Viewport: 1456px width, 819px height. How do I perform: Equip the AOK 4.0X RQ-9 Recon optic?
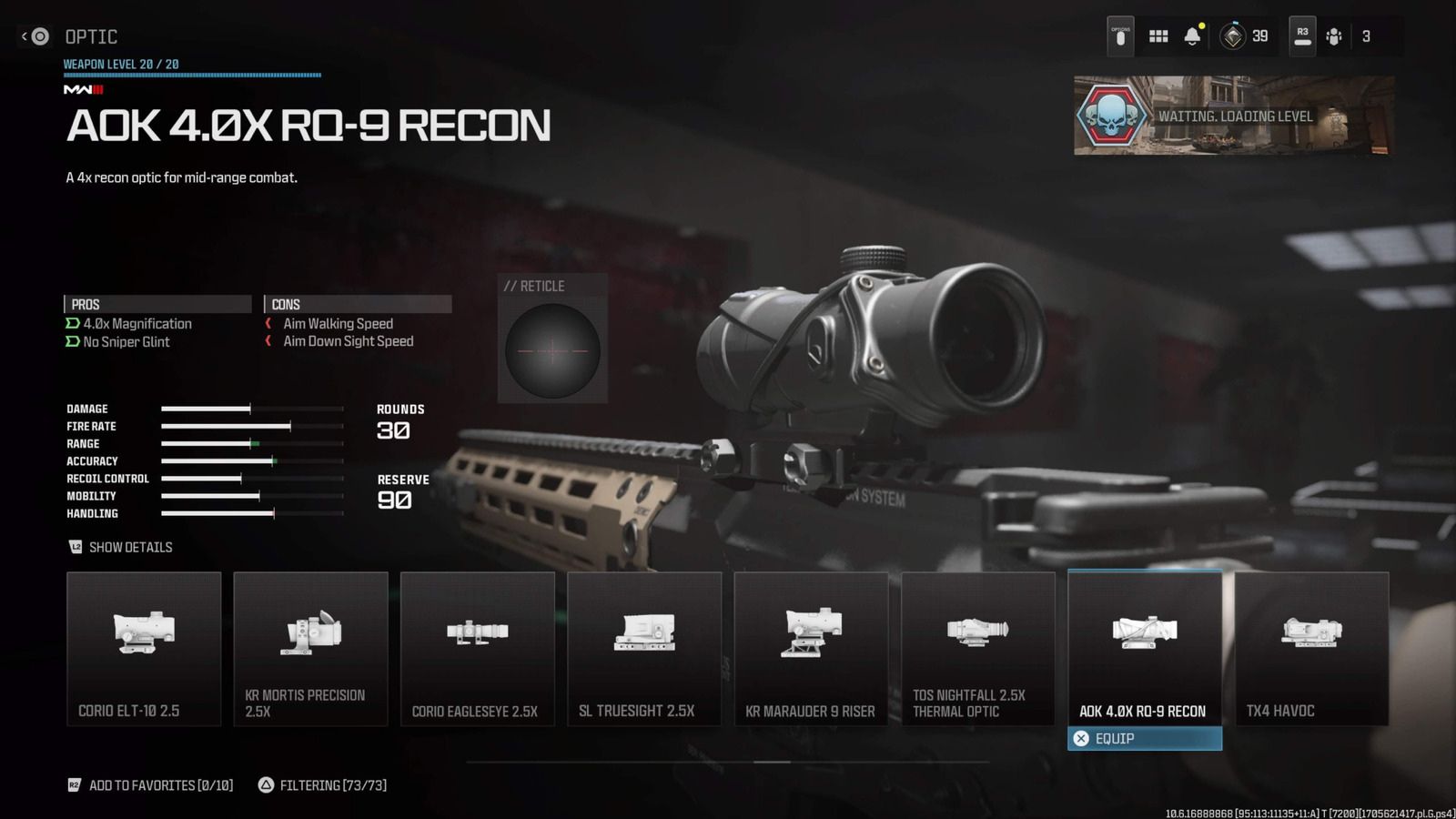pyautogui.click(x=1144, y=738)
